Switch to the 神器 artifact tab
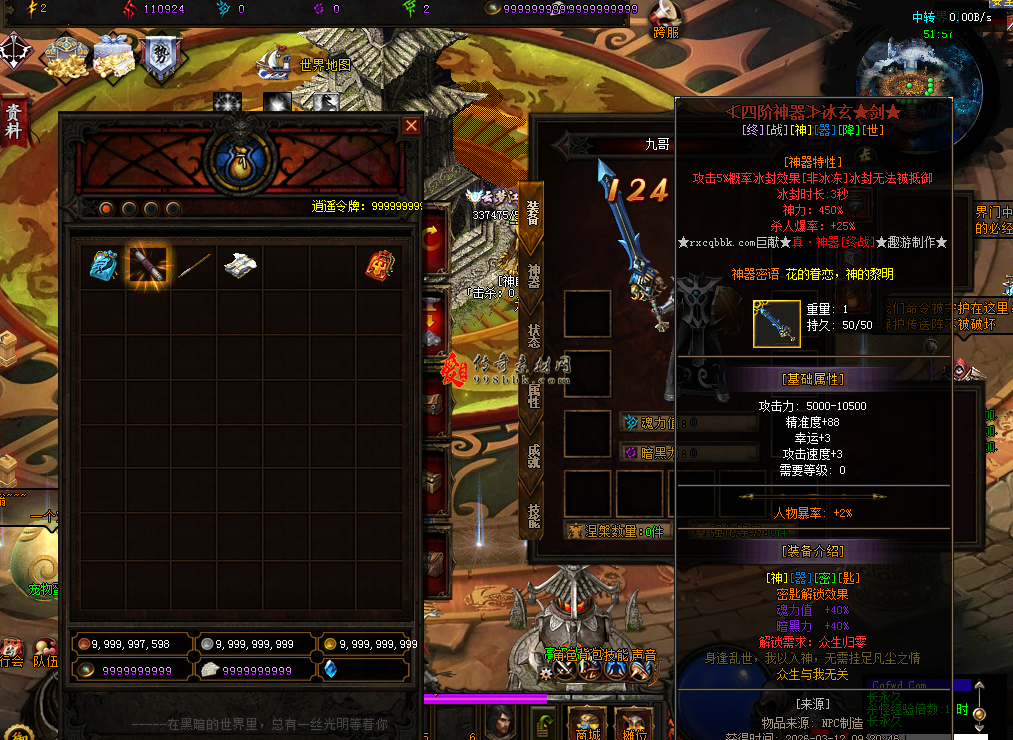This screenshot has height=740, width=1013. click(x=533, y=275)
